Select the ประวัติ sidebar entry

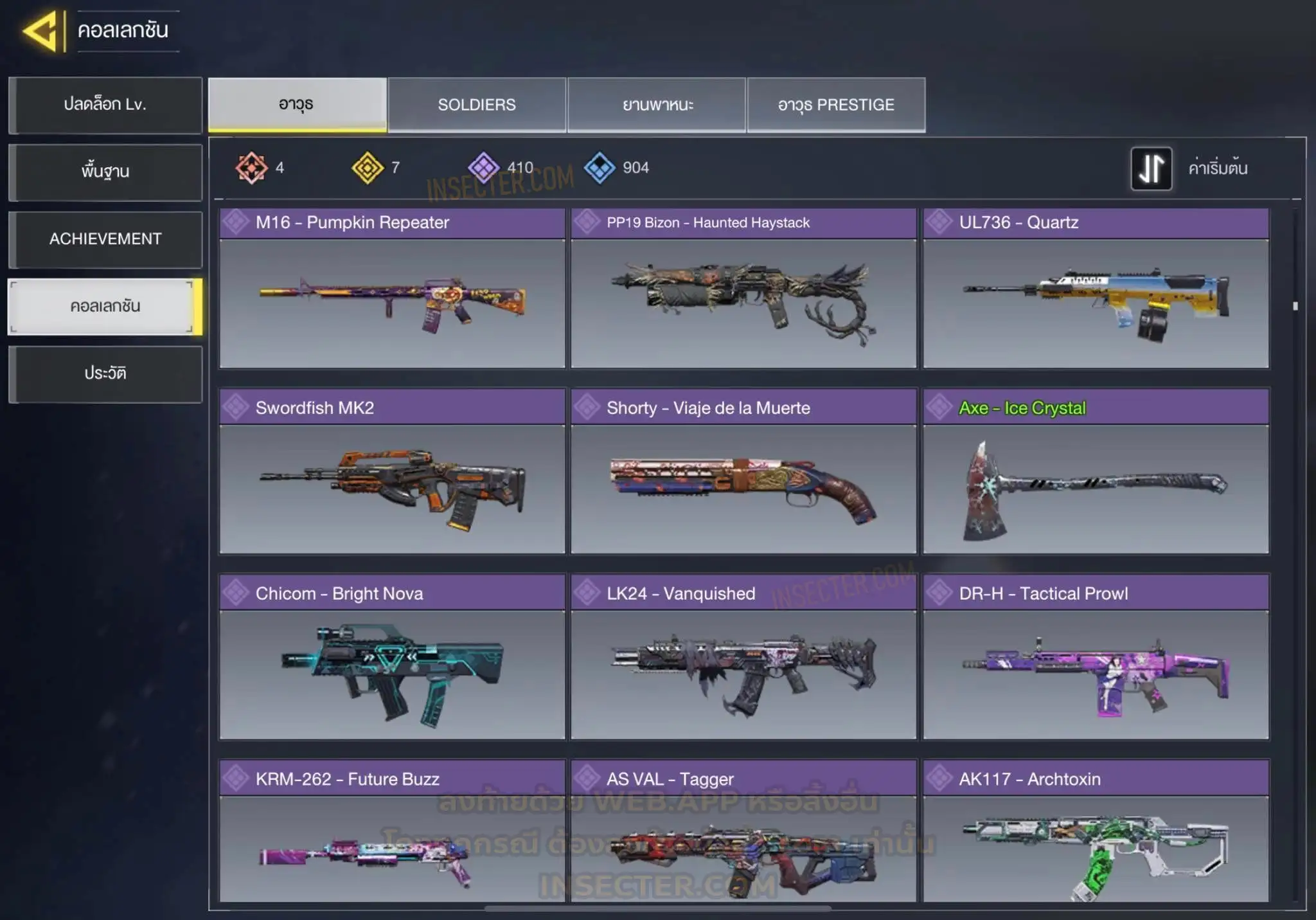pos(105,374)
